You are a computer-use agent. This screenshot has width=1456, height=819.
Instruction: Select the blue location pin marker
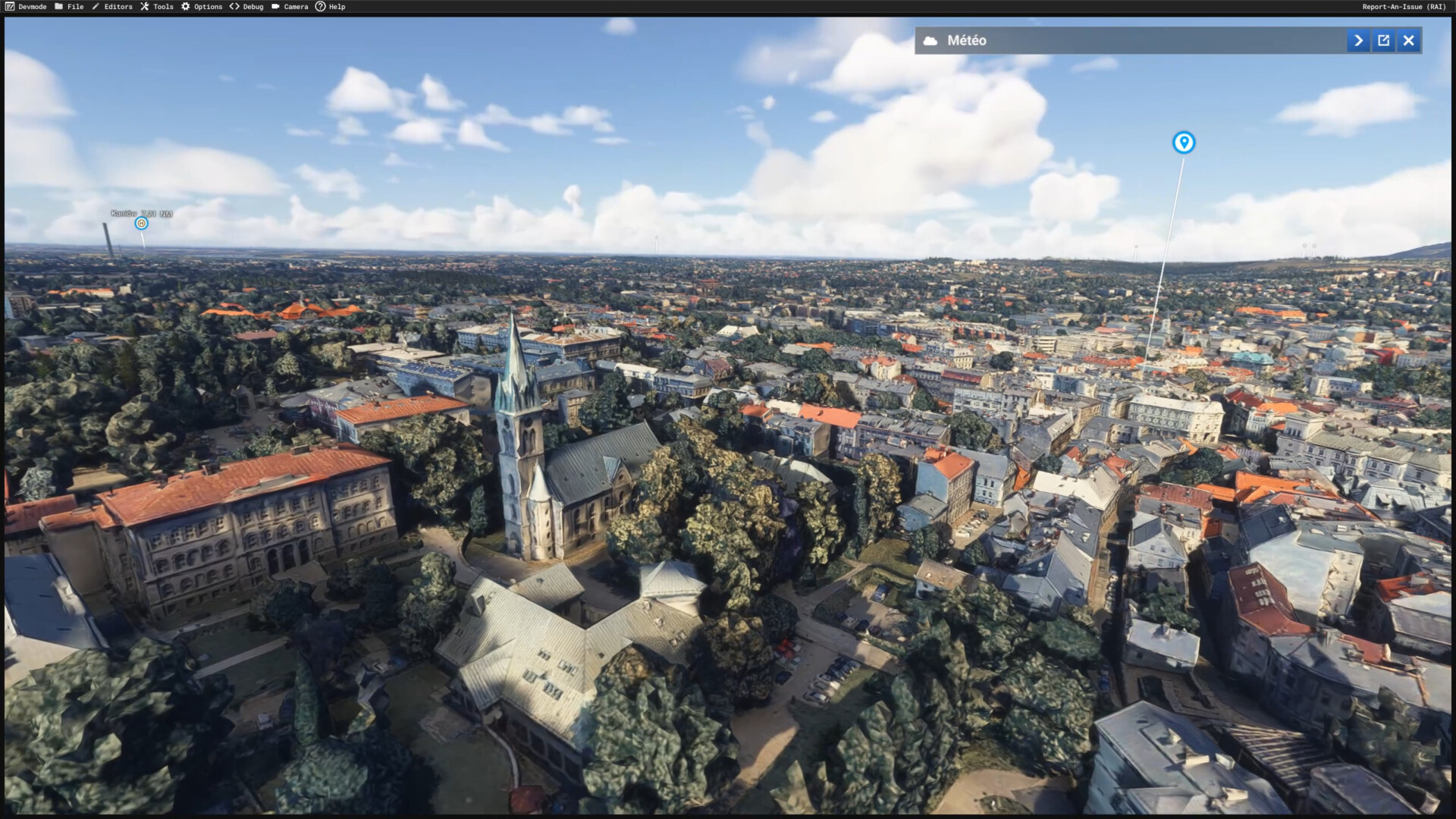[1183, 143]
